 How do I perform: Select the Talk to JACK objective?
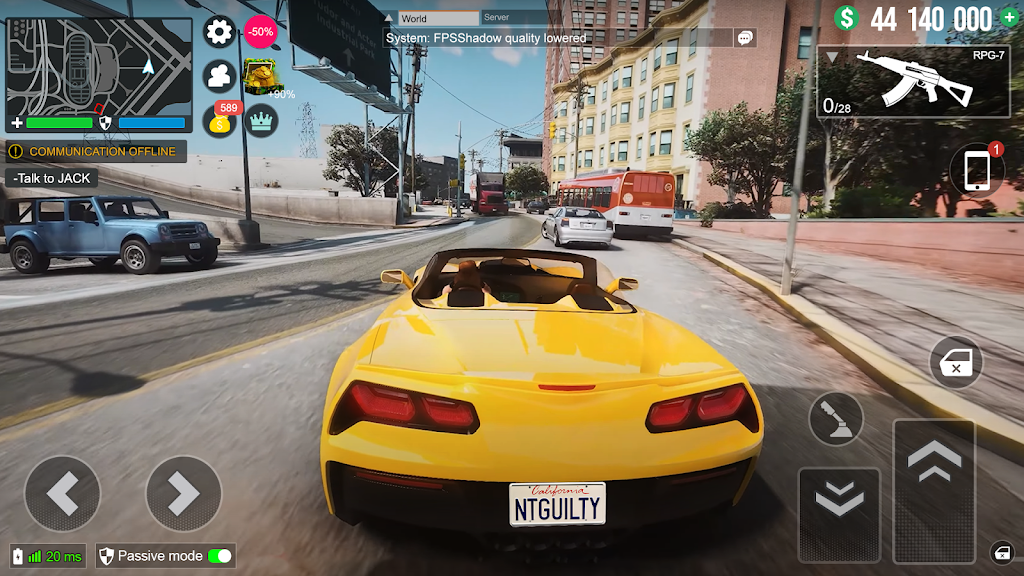pos(52,178)
